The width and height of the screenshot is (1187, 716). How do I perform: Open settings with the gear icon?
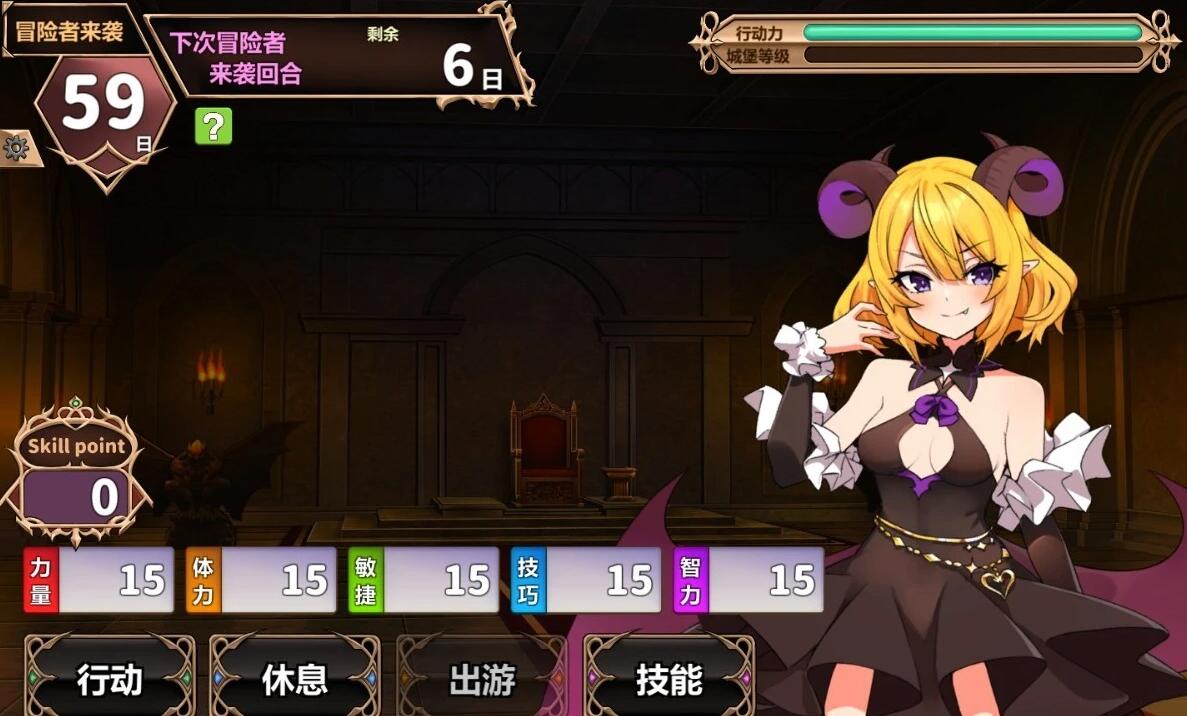16,149
